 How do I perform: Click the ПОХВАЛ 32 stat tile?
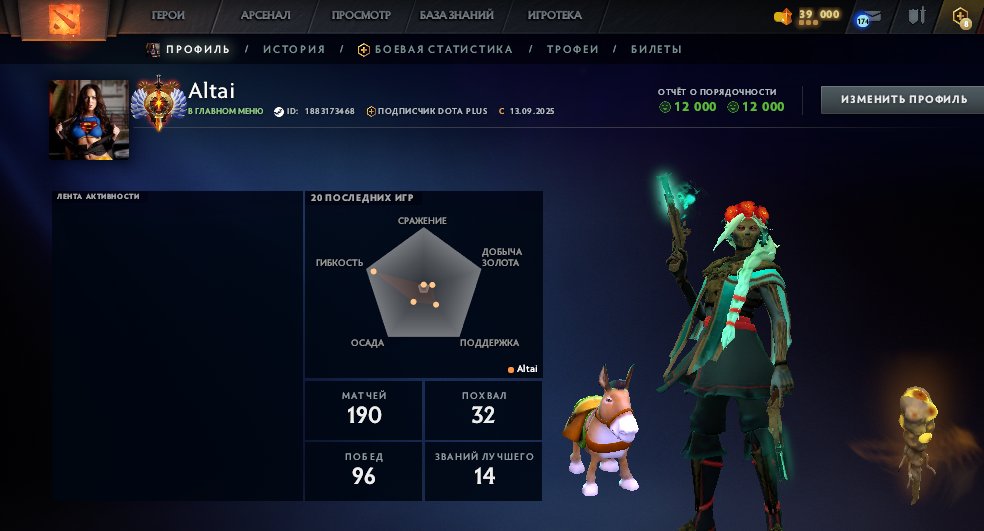[x=484, y=409]
